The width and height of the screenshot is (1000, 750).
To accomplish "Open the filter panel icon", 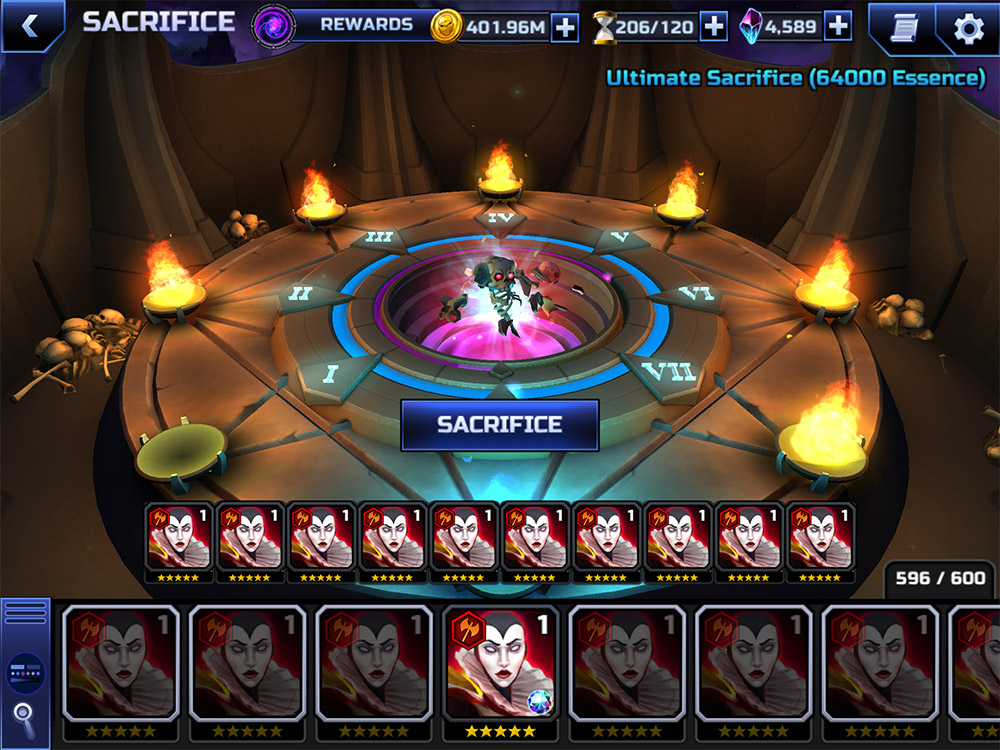I will click(25, 672).
